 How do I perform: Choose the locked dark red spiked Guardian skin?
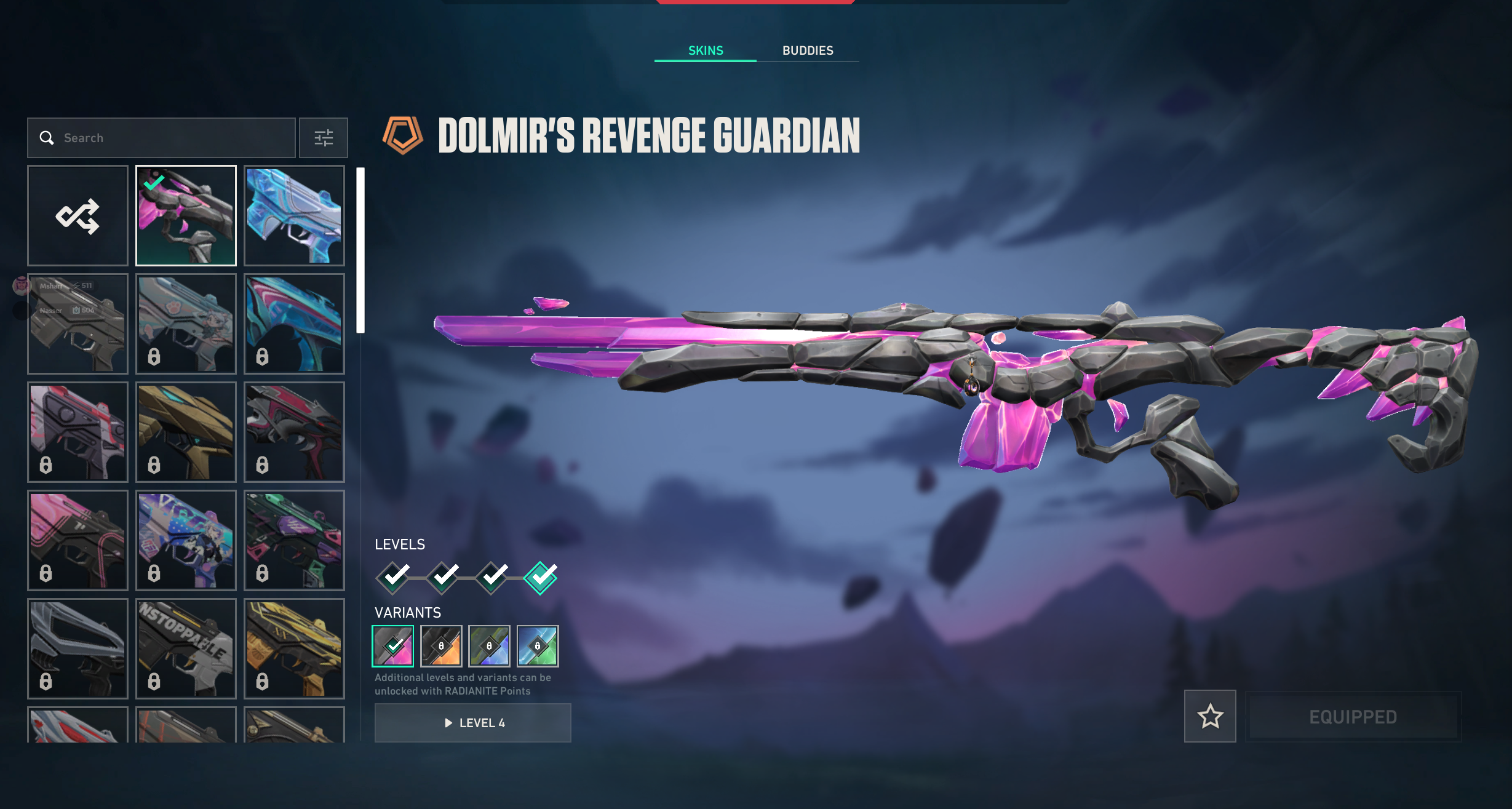[294, 432]
